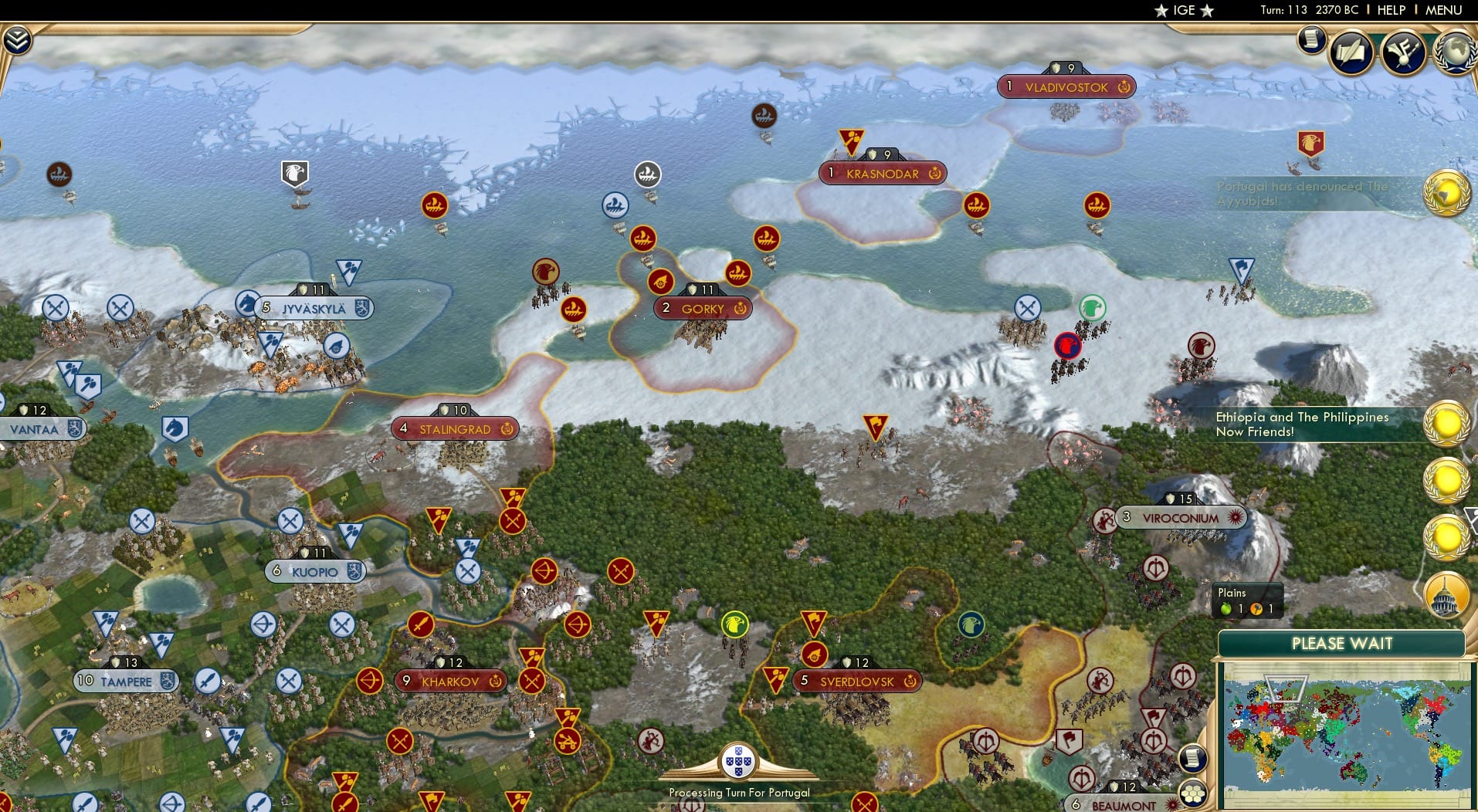Image resolution: width=1478 pixels, height=812 pixels.
Task: Select the green scout unit flag east of Gorky
Action: [1092, 308]
